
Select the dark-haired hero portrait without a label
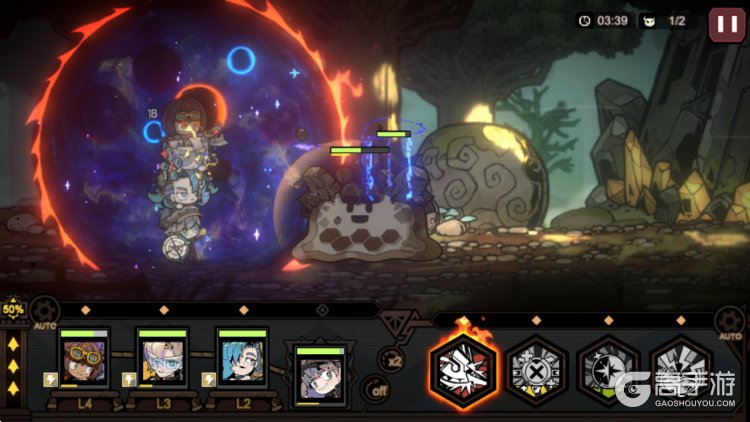pyautogui.click(x=320, y=376)
